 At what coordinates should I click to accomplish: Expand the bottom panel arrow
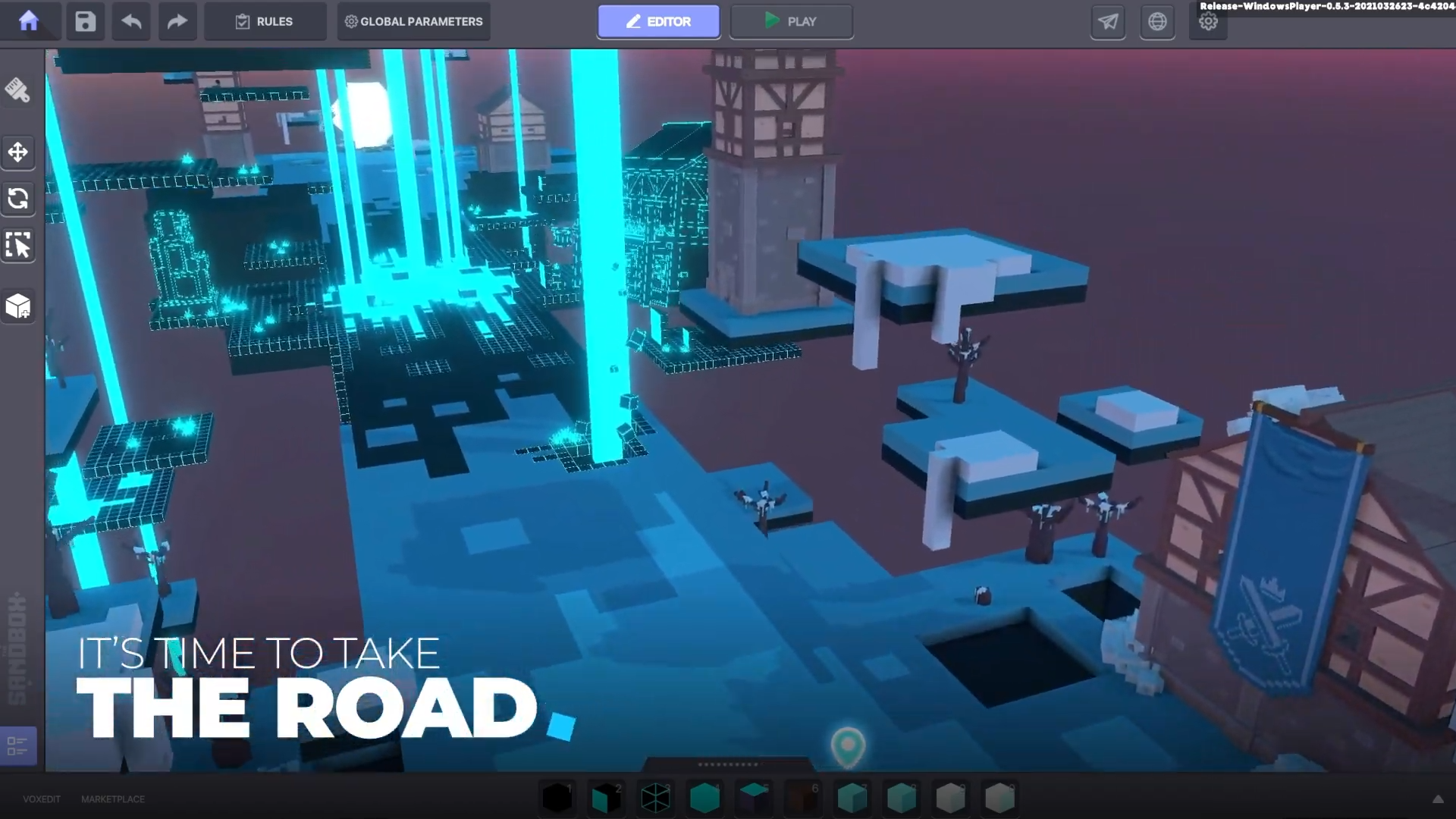(1437, 799)
